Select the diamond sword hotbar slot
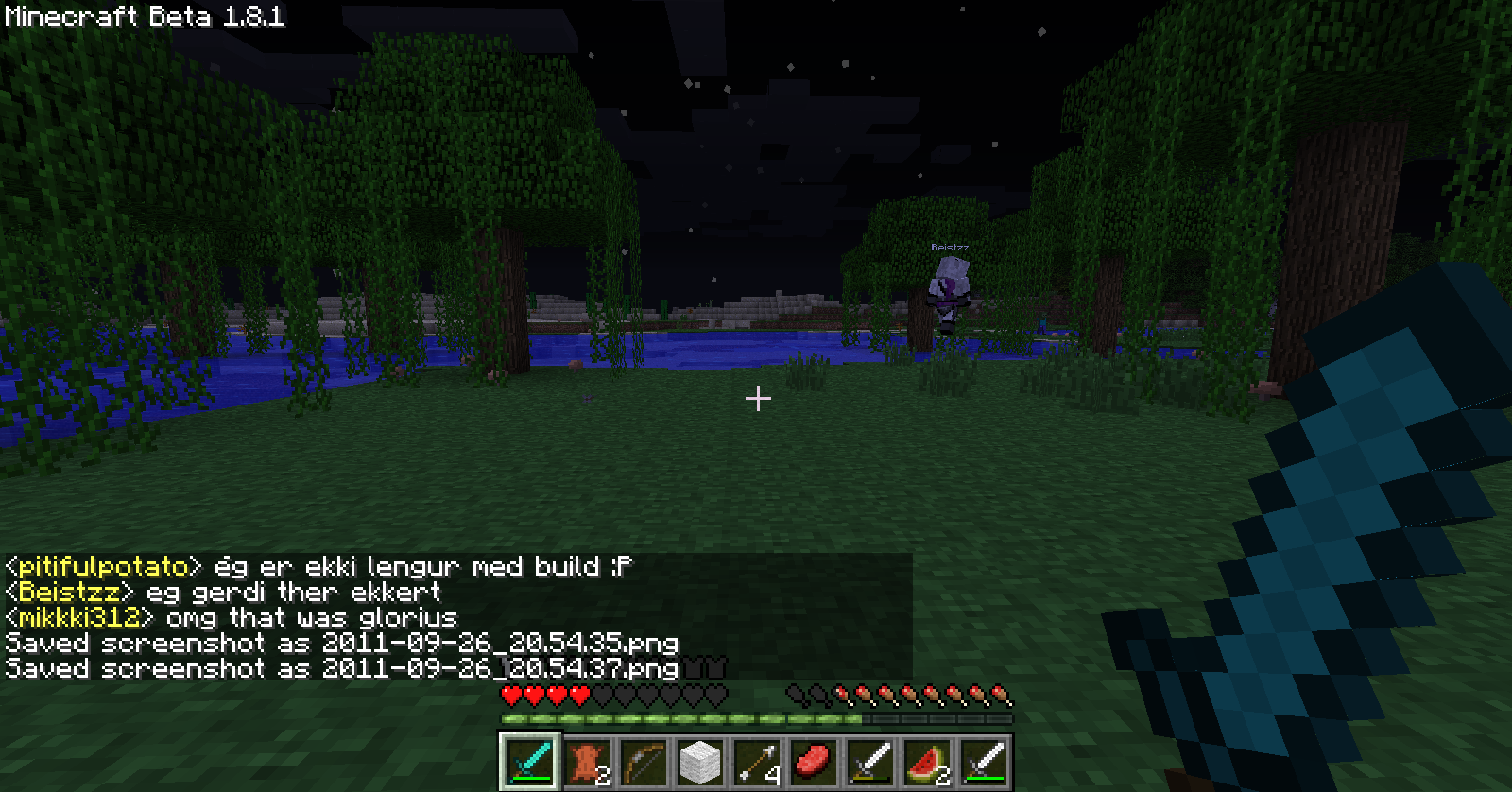 (530, 761)
